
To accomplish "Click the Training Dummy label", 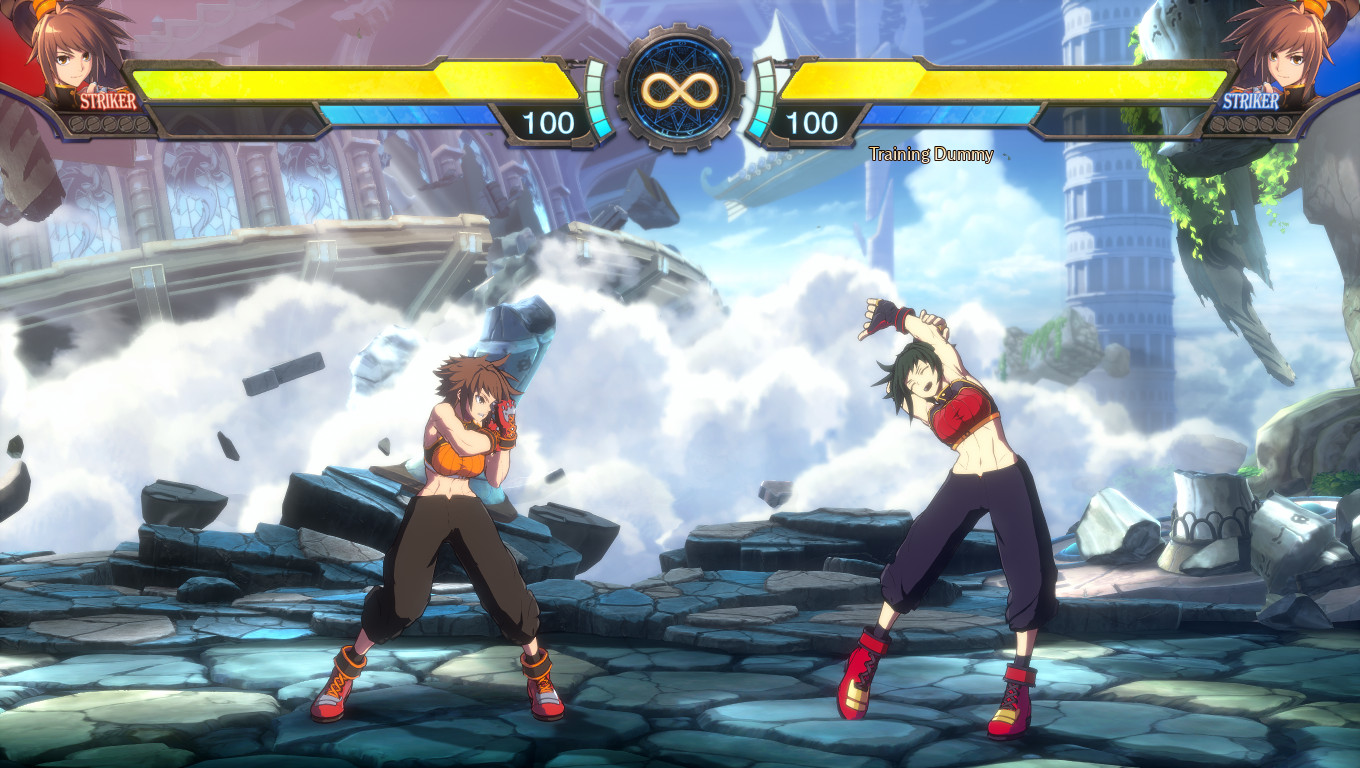I will [931, 154].
